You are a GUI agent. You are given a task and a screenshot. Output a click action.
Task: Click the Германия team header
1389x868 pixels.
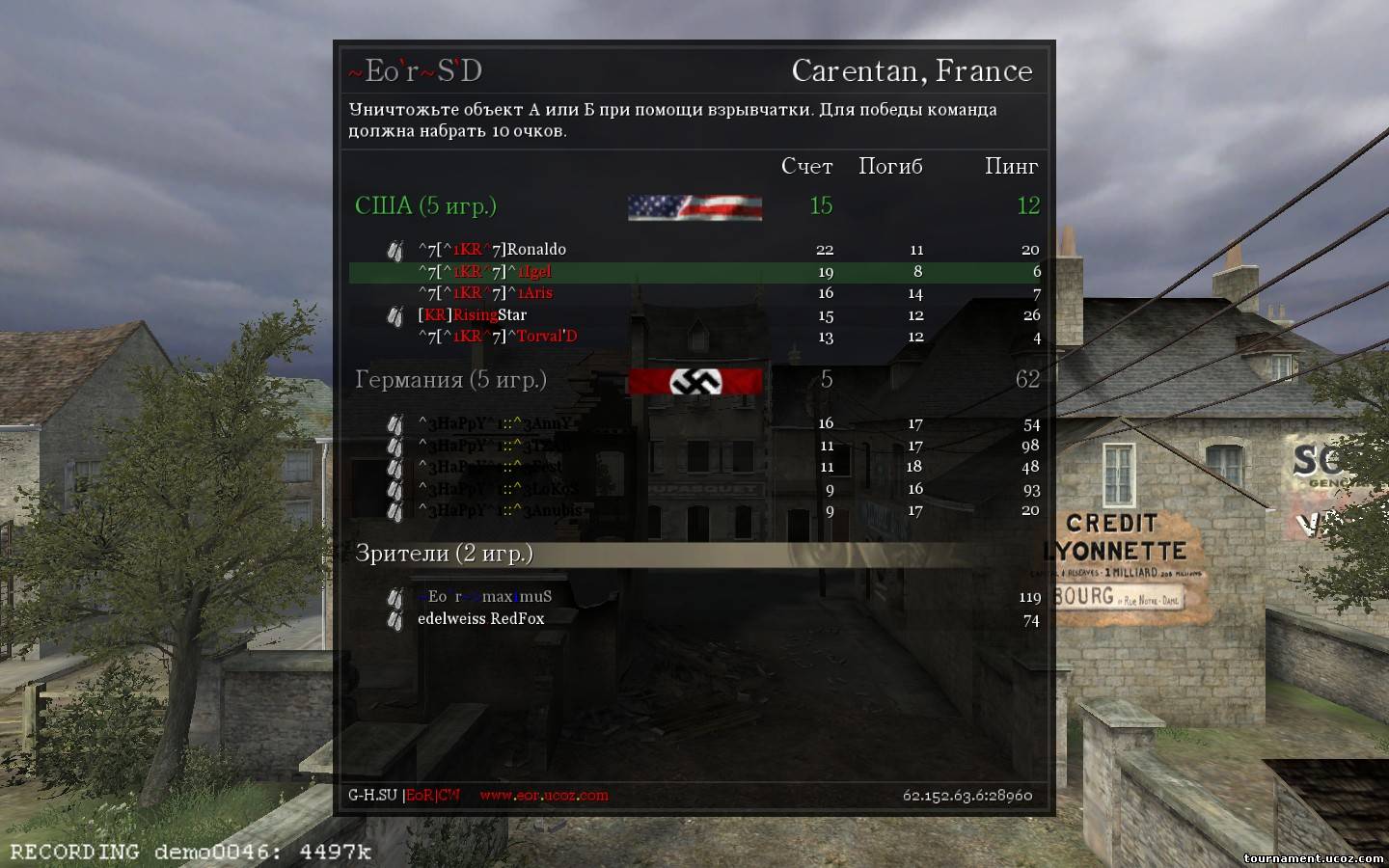click(450, 380)
